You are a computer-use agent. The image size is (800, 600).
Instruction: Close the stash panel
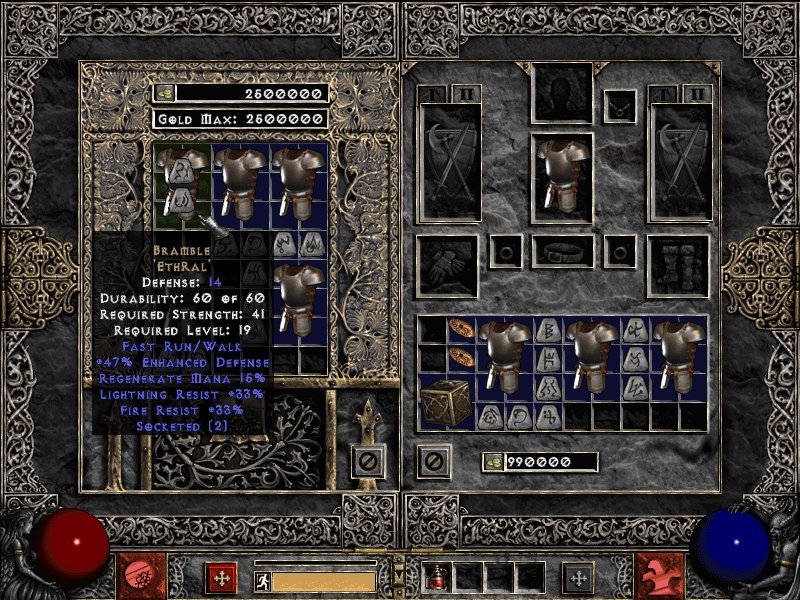(x=367, y=462)
